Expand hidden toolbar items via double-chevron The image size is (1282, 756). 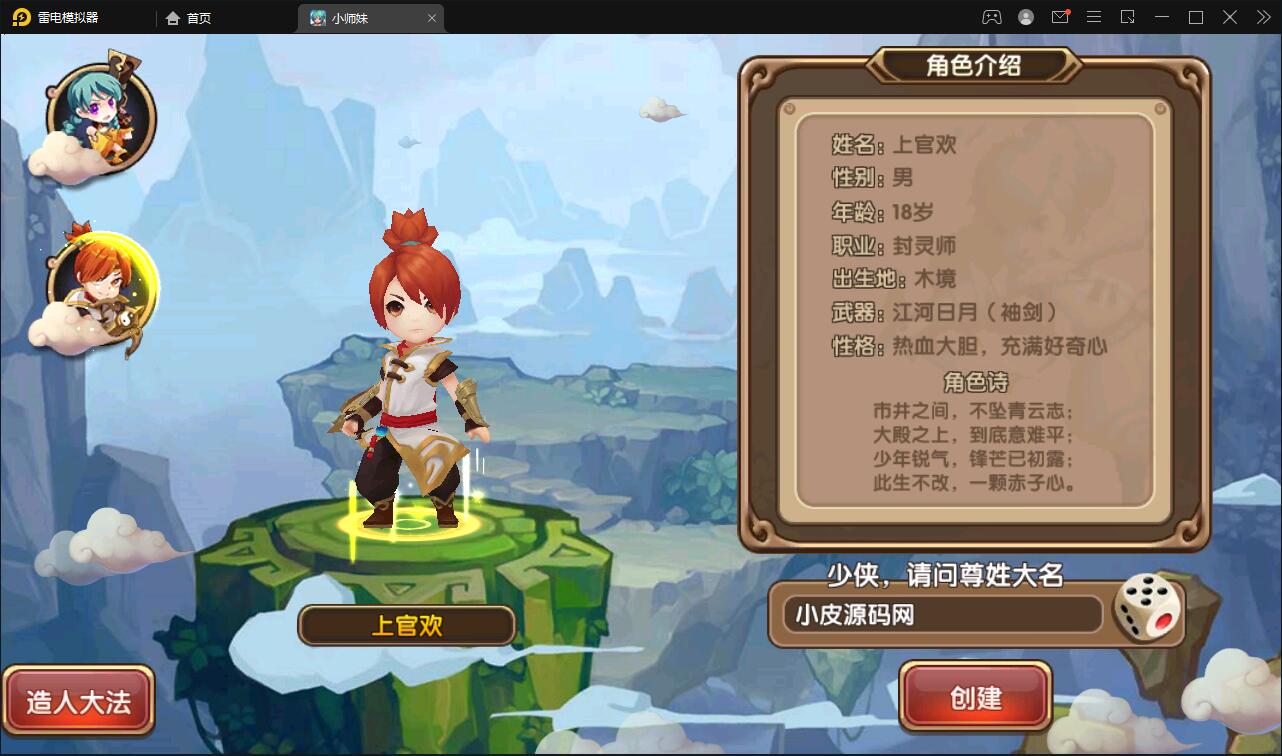1265,17
